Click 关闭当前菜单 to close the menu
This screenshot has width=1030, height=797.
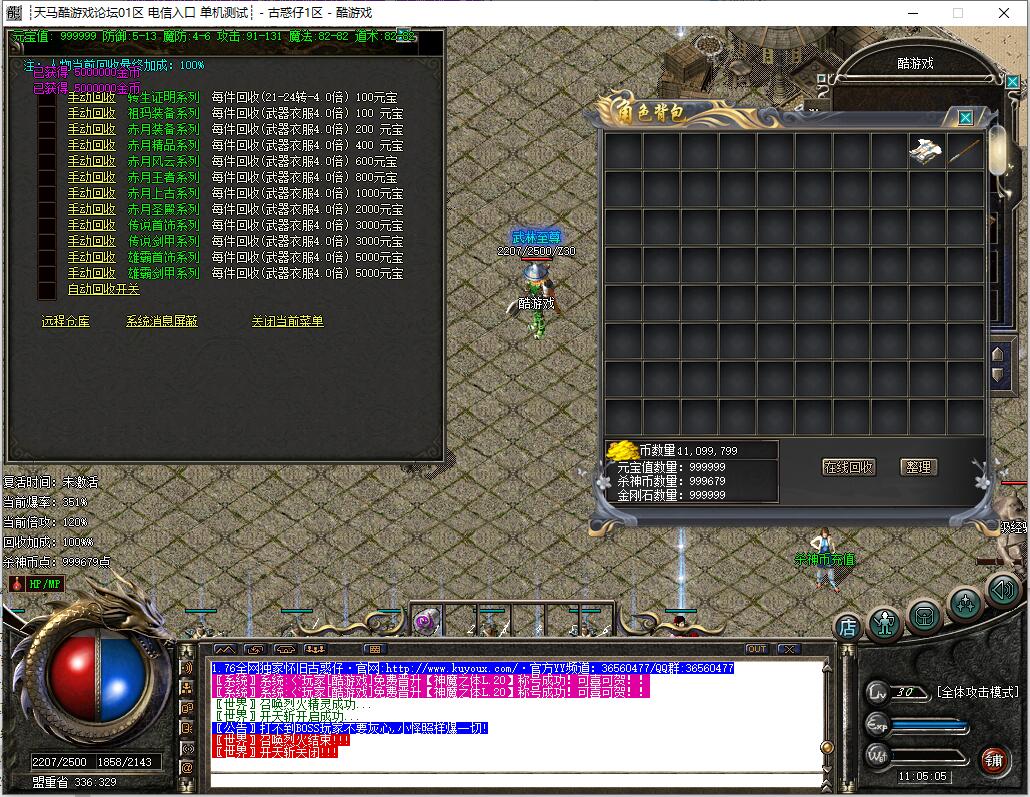click(287, 321)
